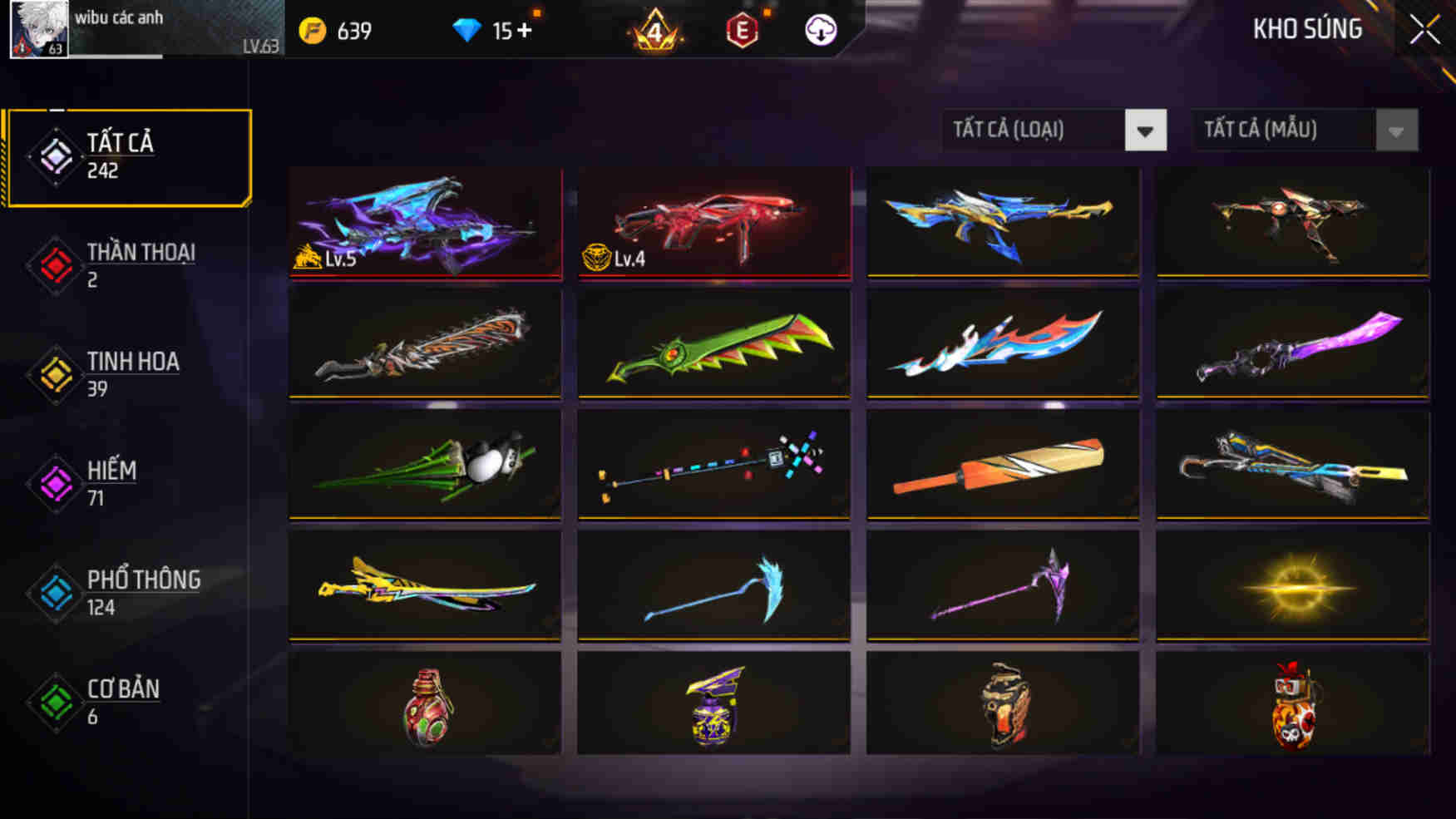Select the white TẤT CẢ rarity icon
The height and width of the screenshot is (819, 1456).
click(x=54, y=155)
